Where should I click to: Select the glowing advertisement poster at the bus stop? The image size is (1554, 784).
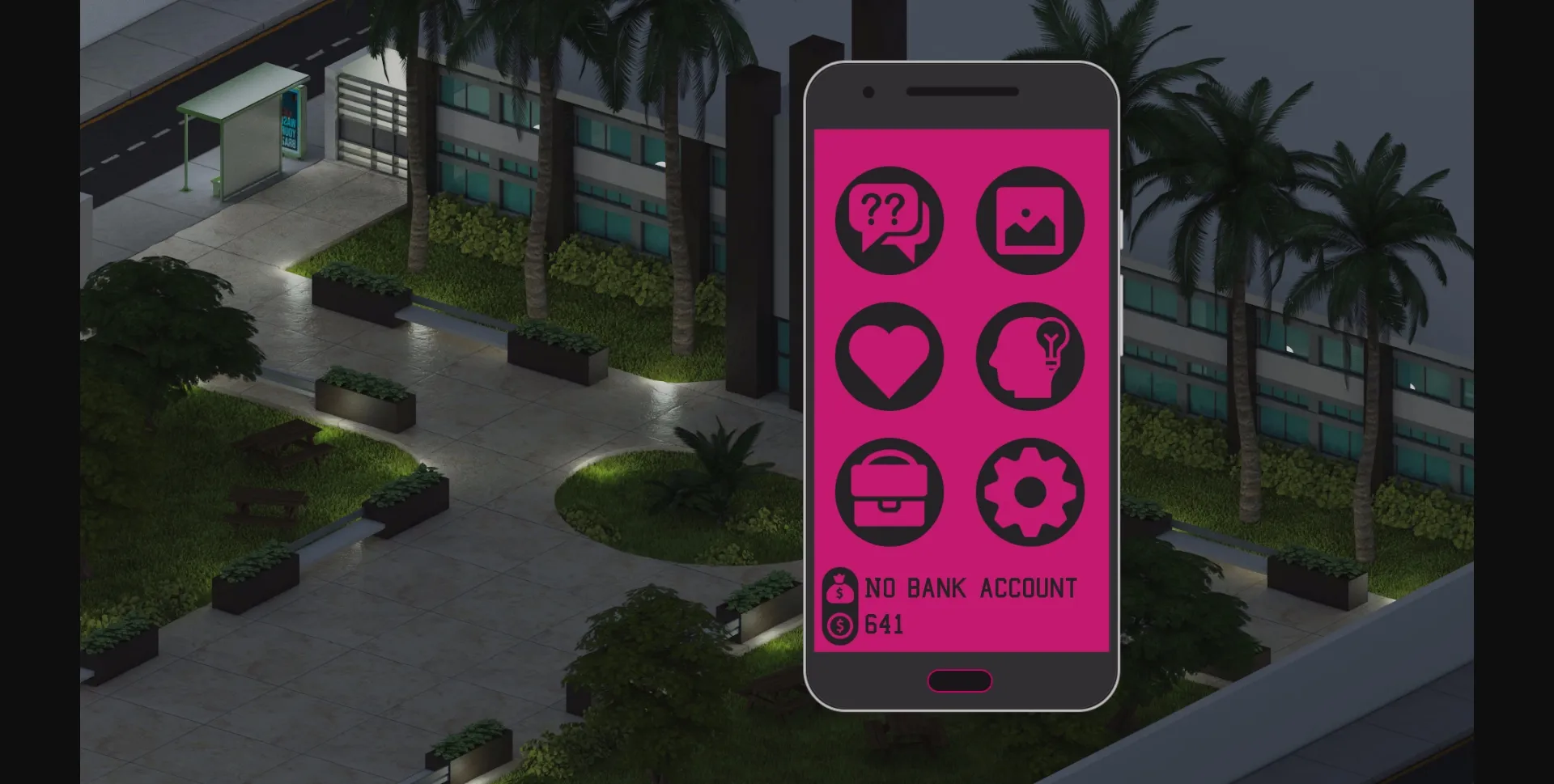[x=287, y=121]
